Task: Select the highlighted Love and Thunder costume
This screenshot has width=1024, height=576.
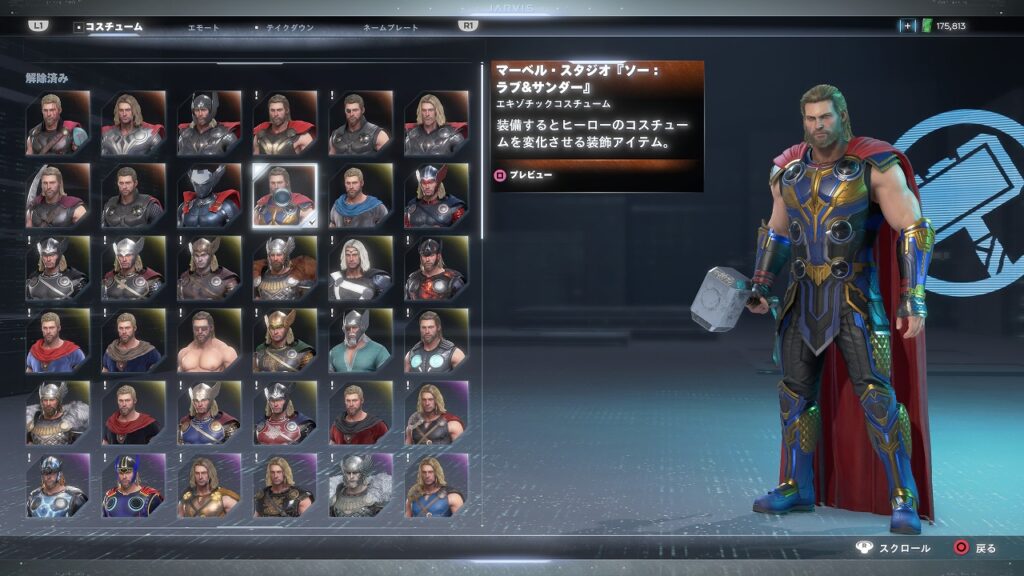Action: point(284,197)
